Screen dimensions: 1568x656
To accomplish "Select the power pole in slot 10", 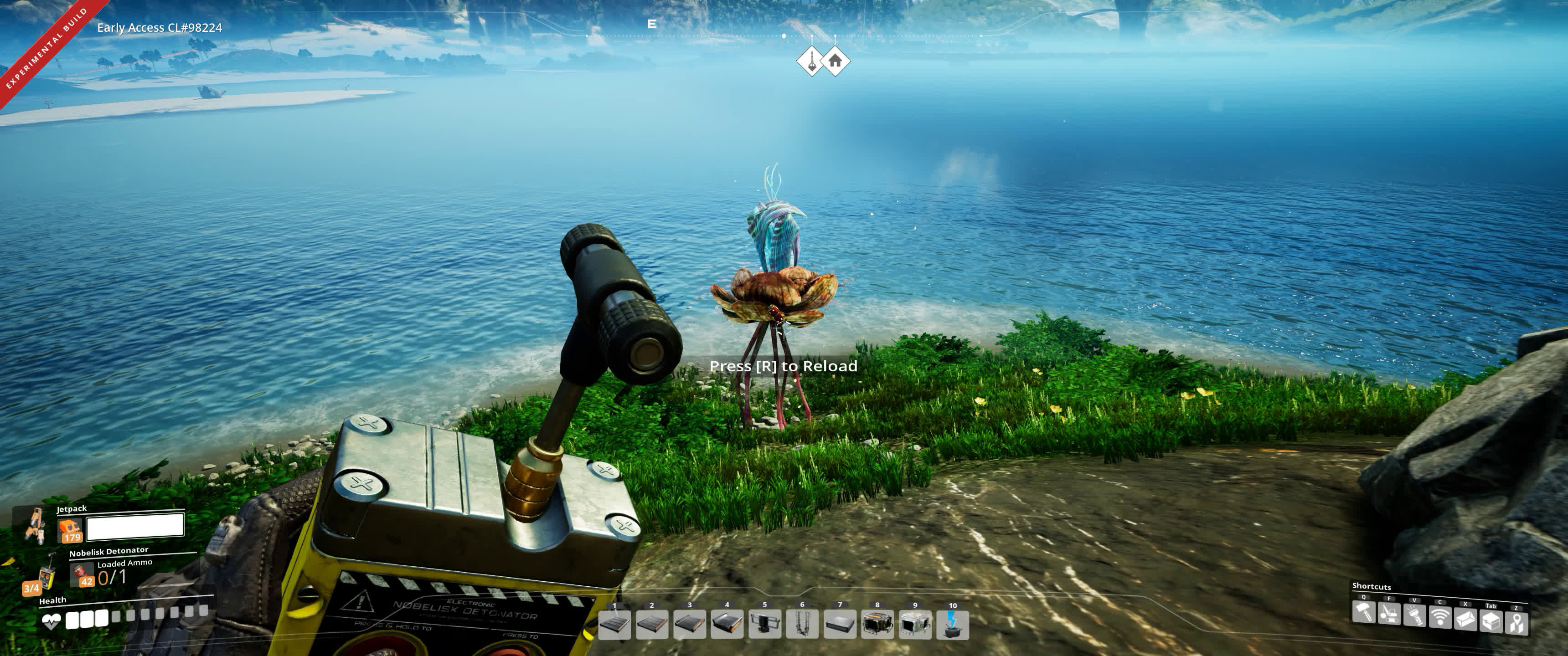I will (x=953, y=625).
